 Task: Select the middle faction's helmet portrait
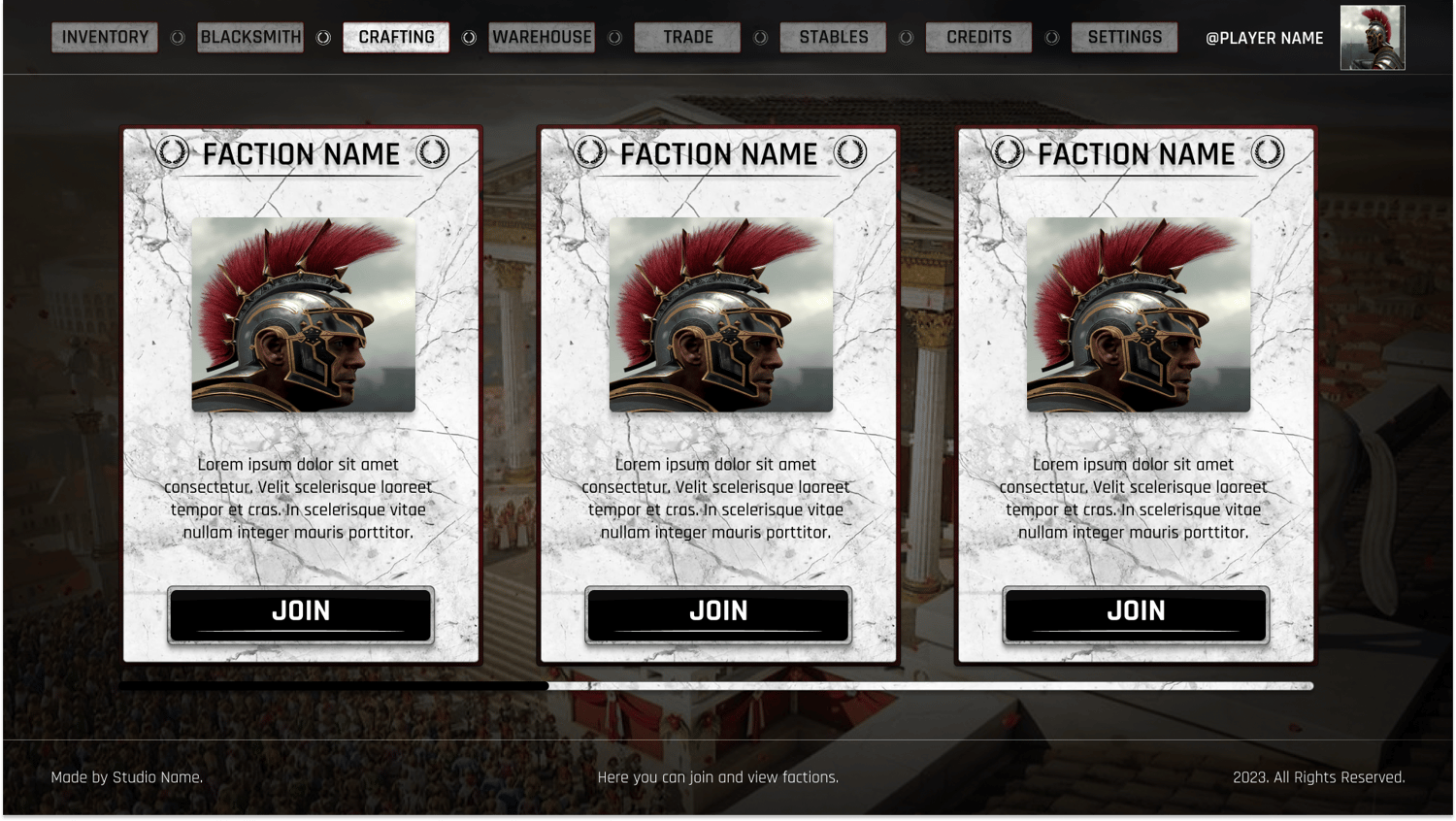coord(721,315)
